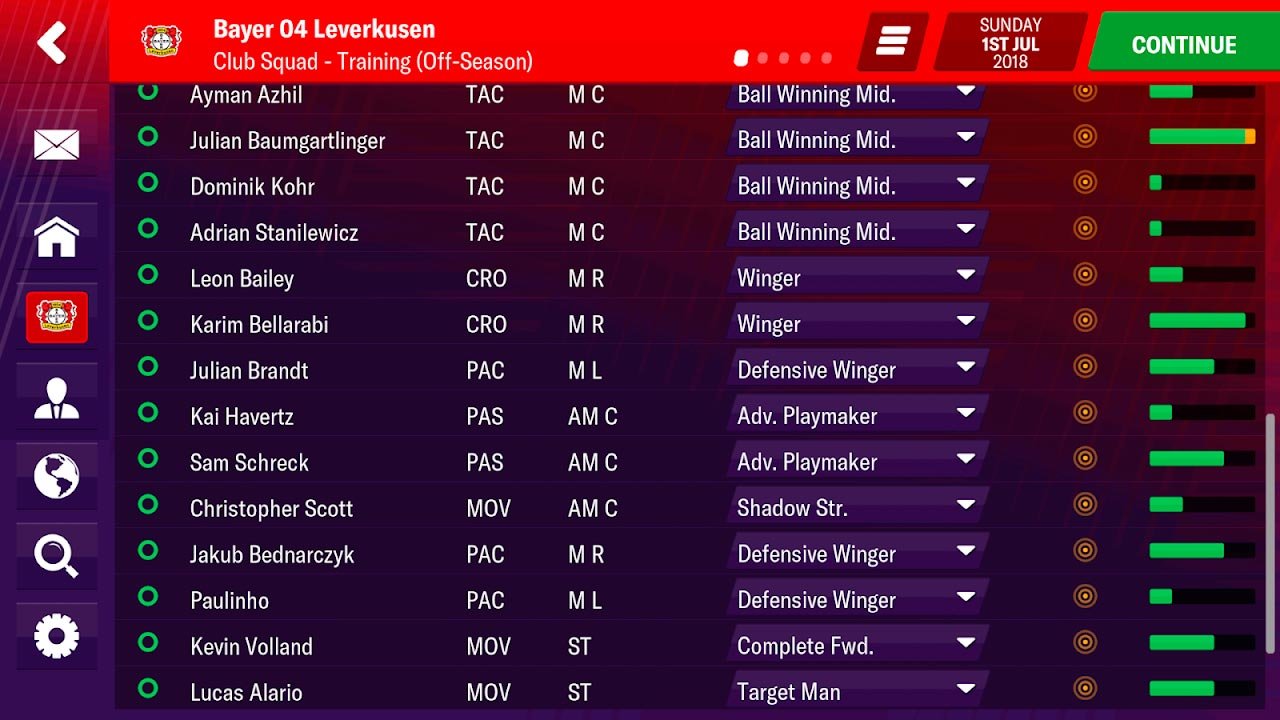Open the manager profile icon
Screen dimensions: 1280x720
[56, 397]
